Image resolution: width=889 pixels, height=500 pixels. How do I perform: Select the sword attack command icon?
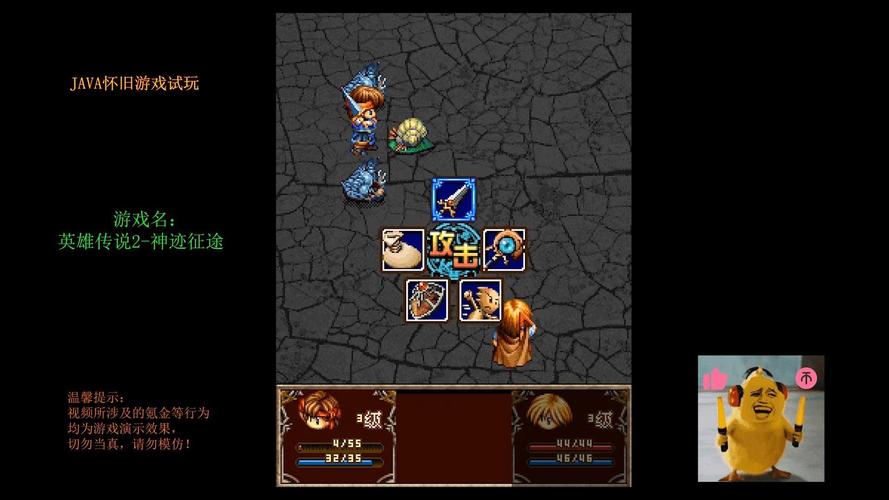point(452,199)
